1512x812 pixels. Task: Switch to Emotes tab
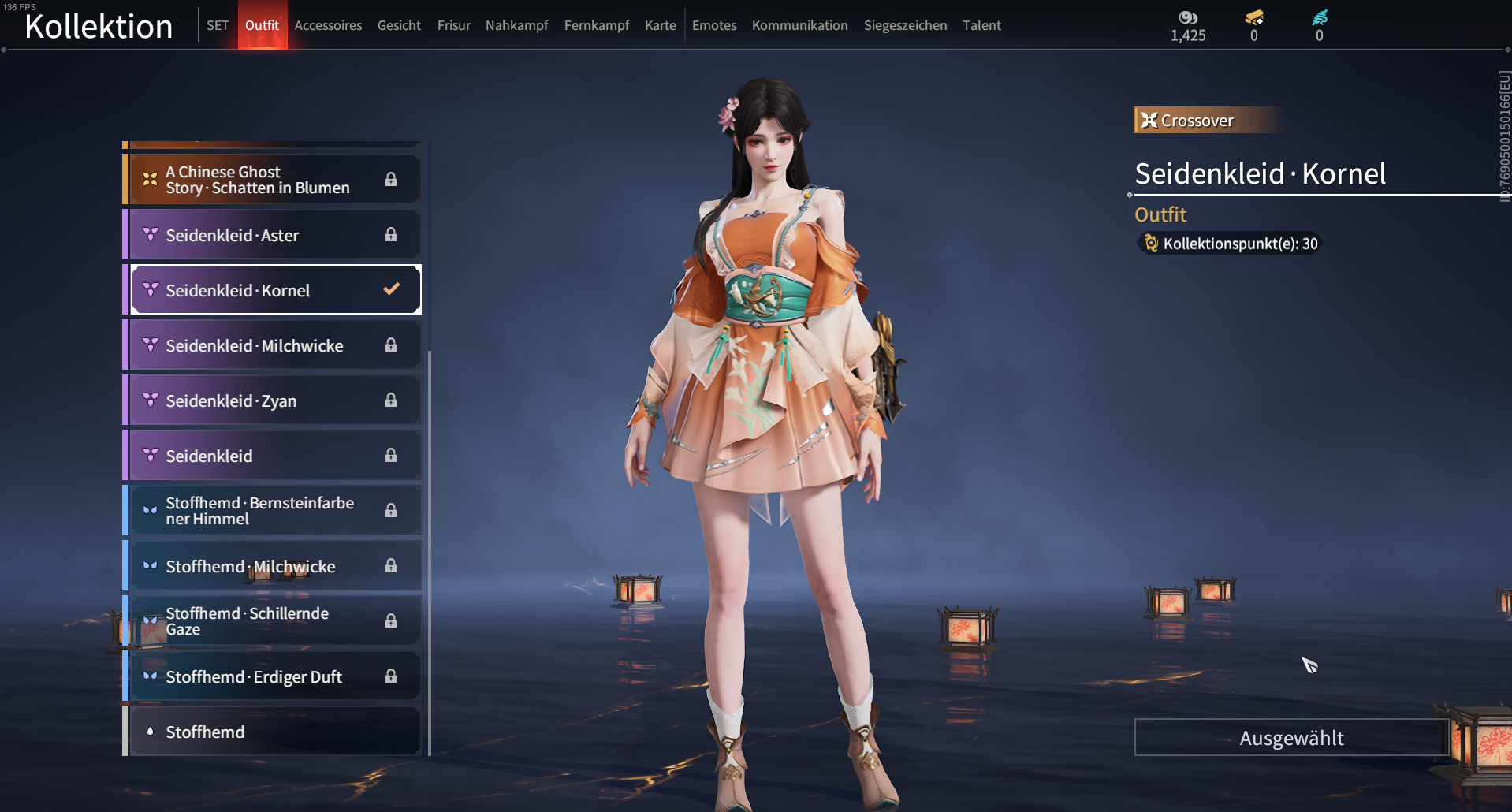tap(714, 25)
